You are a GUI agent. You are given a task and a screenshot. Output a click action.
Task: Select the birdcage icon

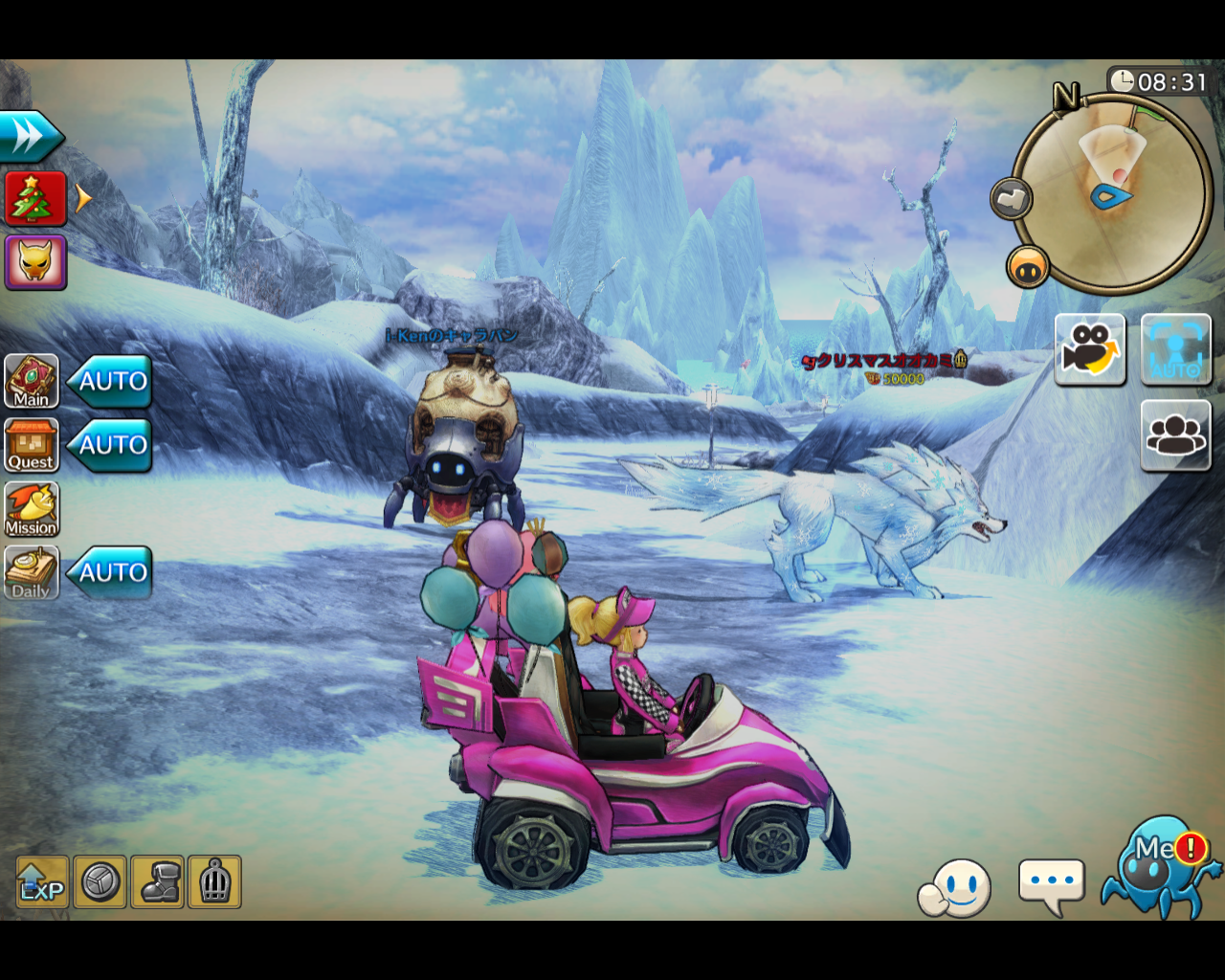point(214,881)
